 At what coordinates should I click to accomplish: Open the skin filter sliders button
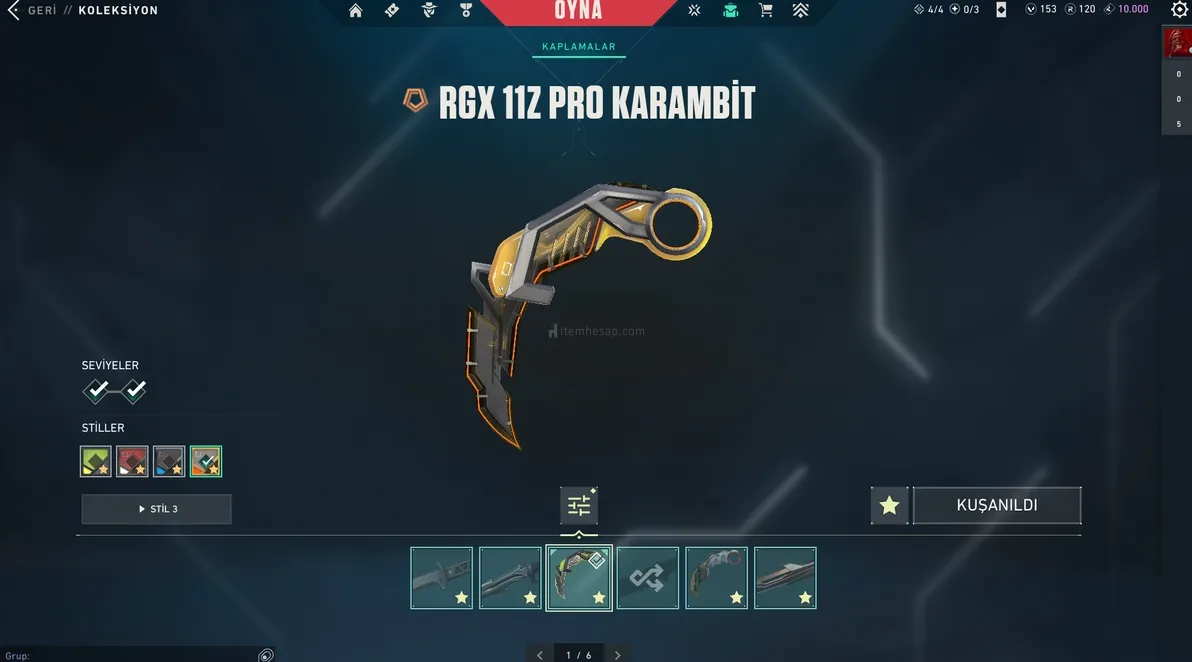pyautogui.click(x=579, y=506)
